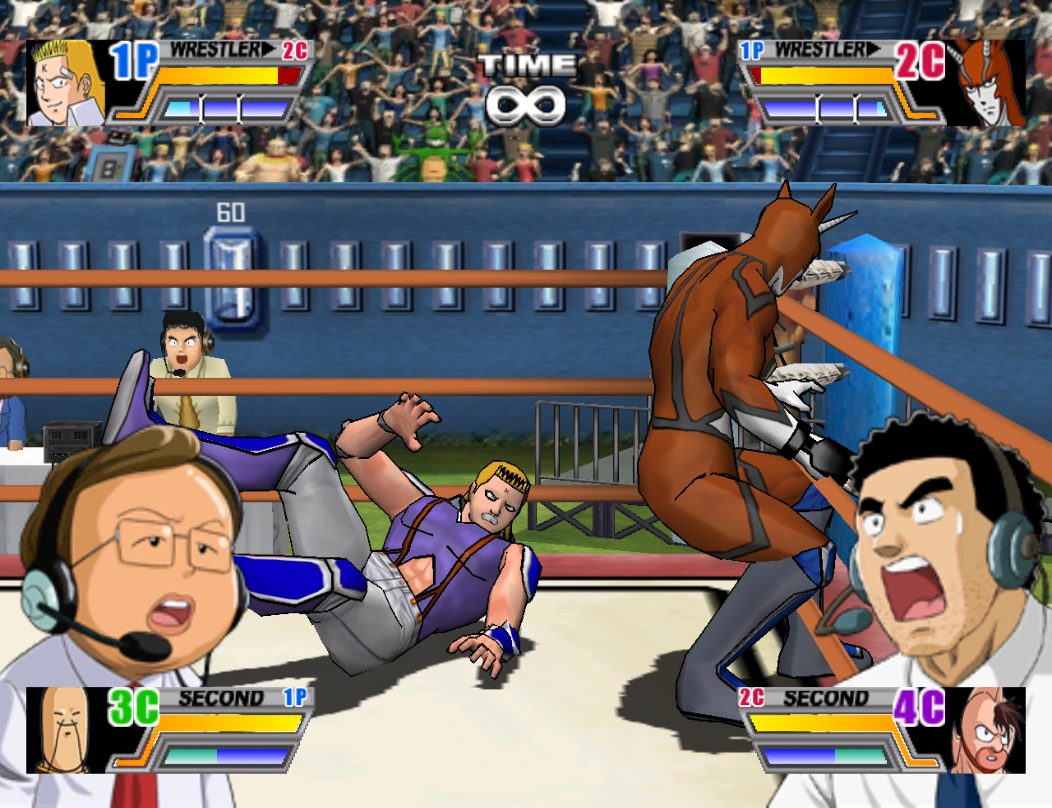Select the blond 1P wrestler portrait
1052x808 pixels.
[66, 83]
